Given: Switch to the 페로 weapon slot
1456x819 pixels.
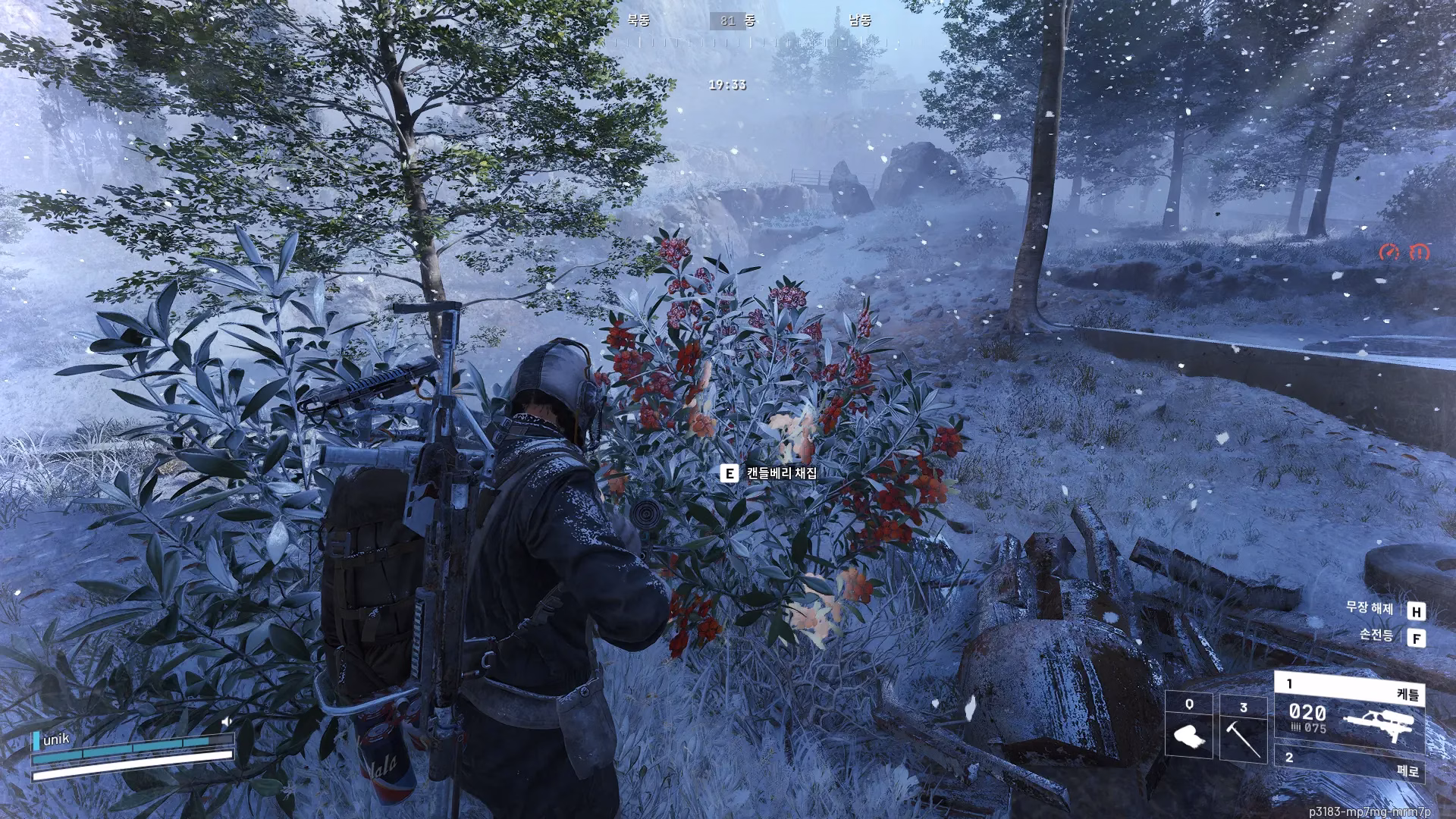Looking at the screenshot, I should click(1349, 763).
